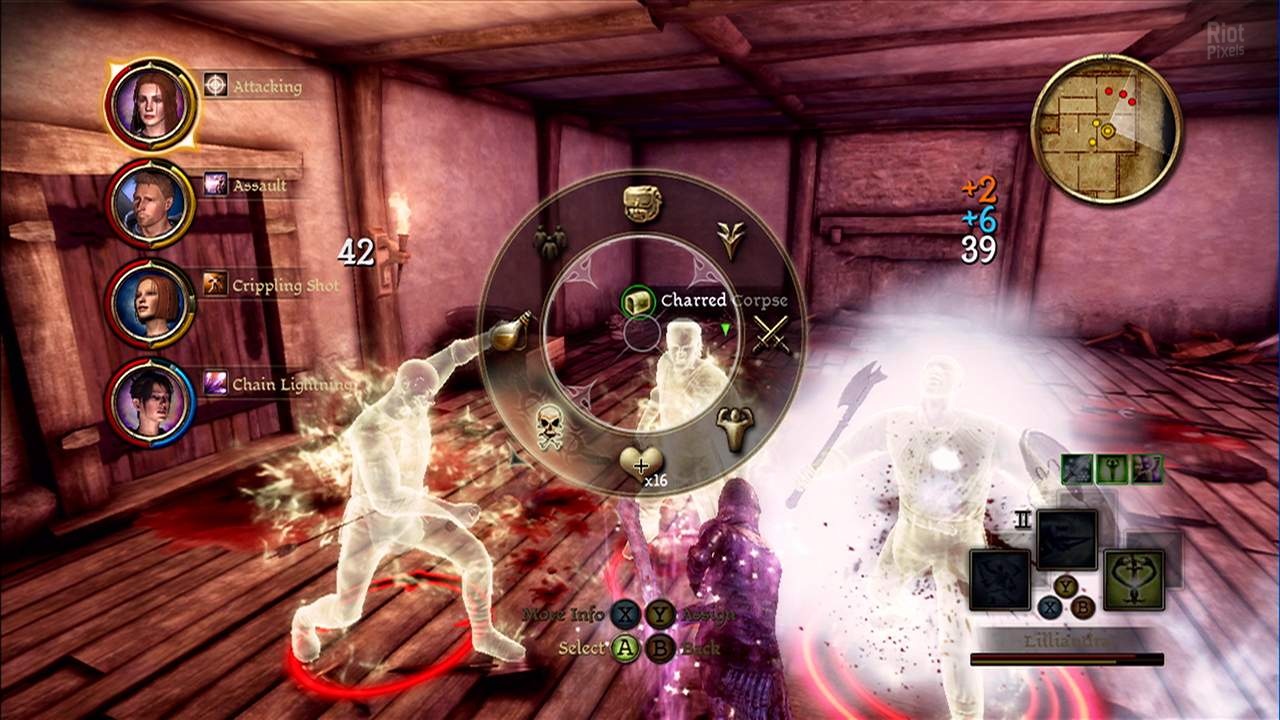Click the active effect icon showing a bald face
The width and height of the screenshot is (1280, 720).
1149,469
